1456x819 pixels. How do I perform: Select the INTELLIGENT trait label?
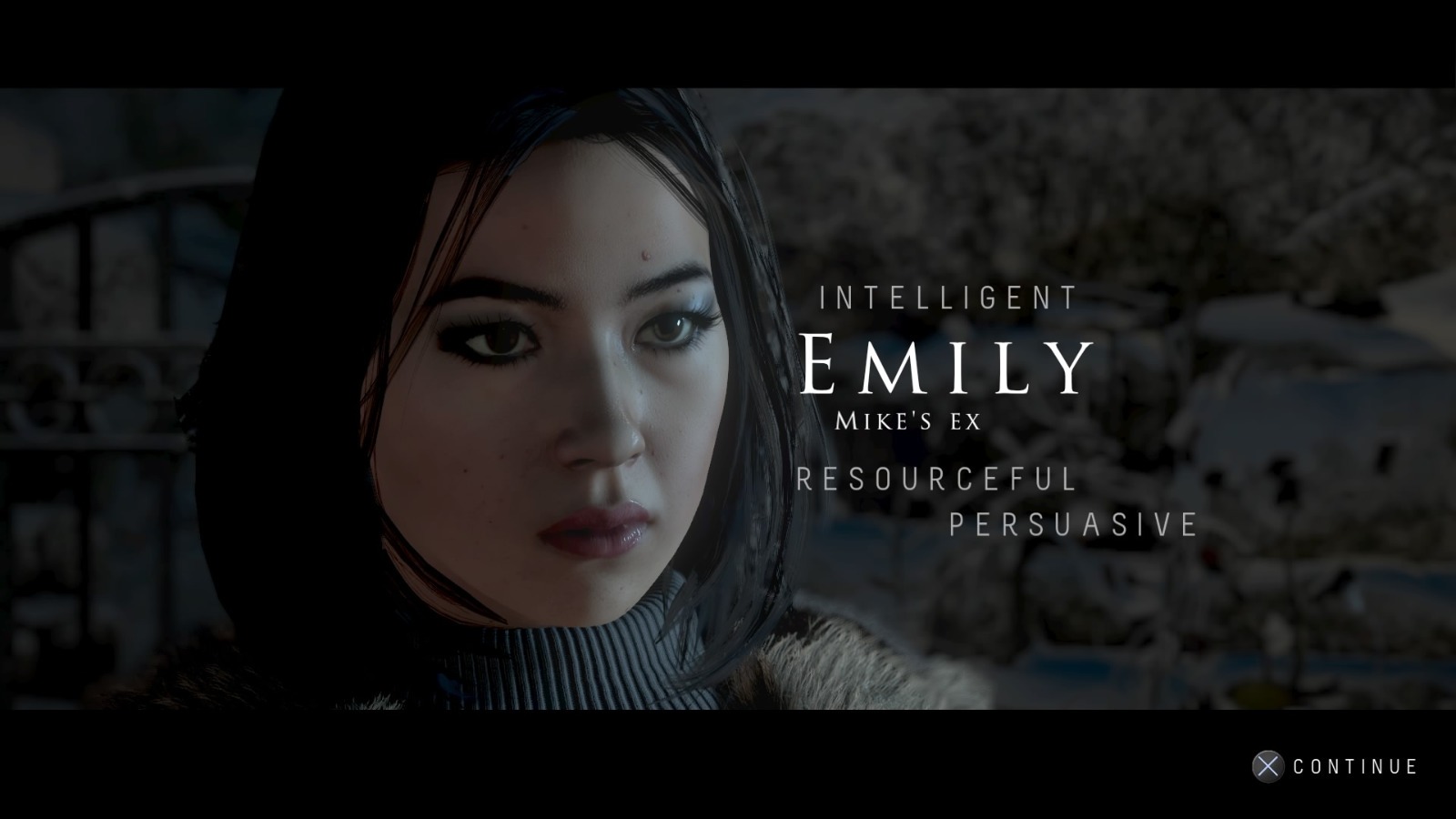946,296
